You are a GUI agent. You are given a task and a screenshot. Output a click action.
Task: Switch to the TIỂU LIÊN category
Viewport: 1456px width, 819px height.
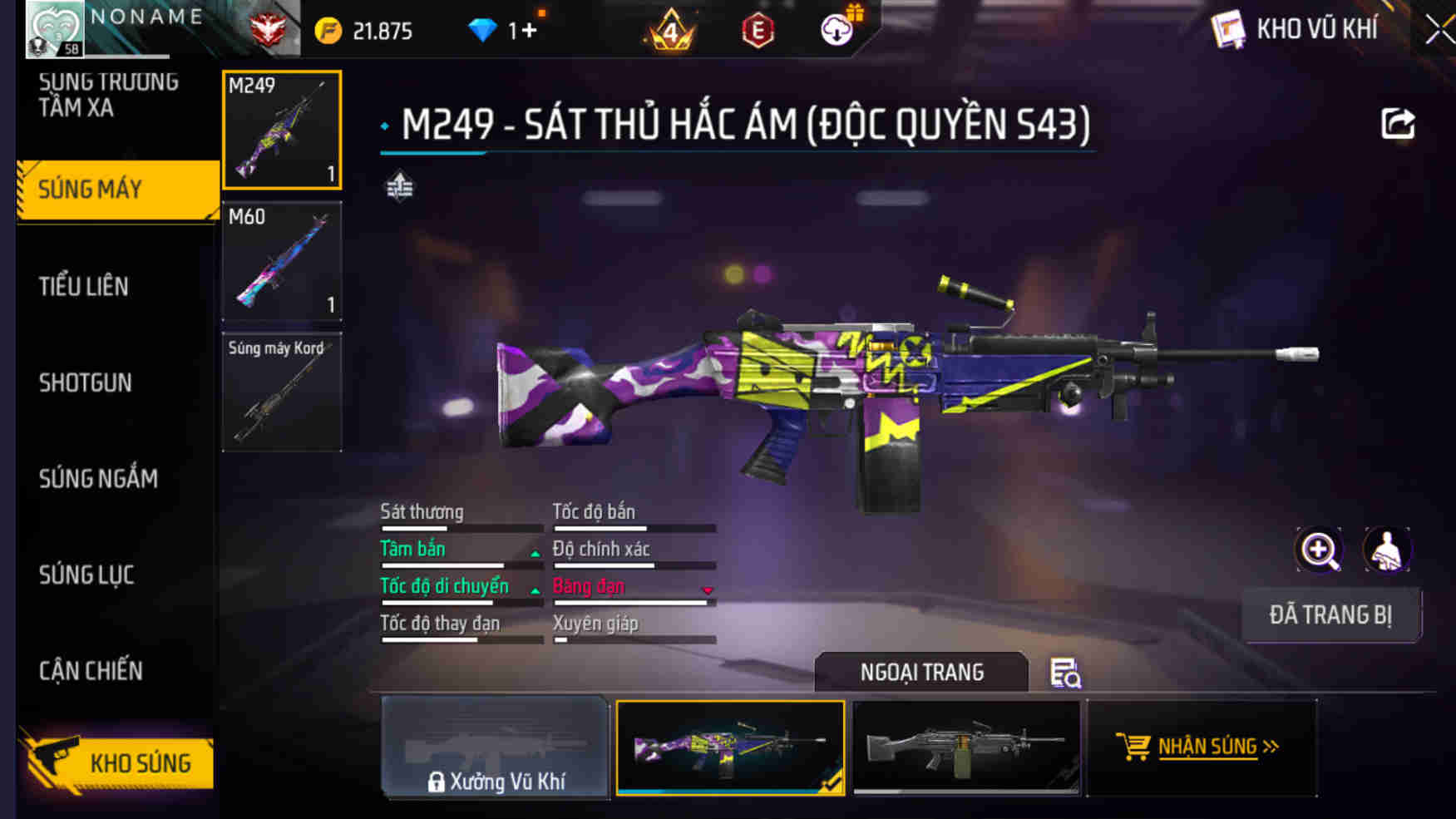tap(83, 286)
